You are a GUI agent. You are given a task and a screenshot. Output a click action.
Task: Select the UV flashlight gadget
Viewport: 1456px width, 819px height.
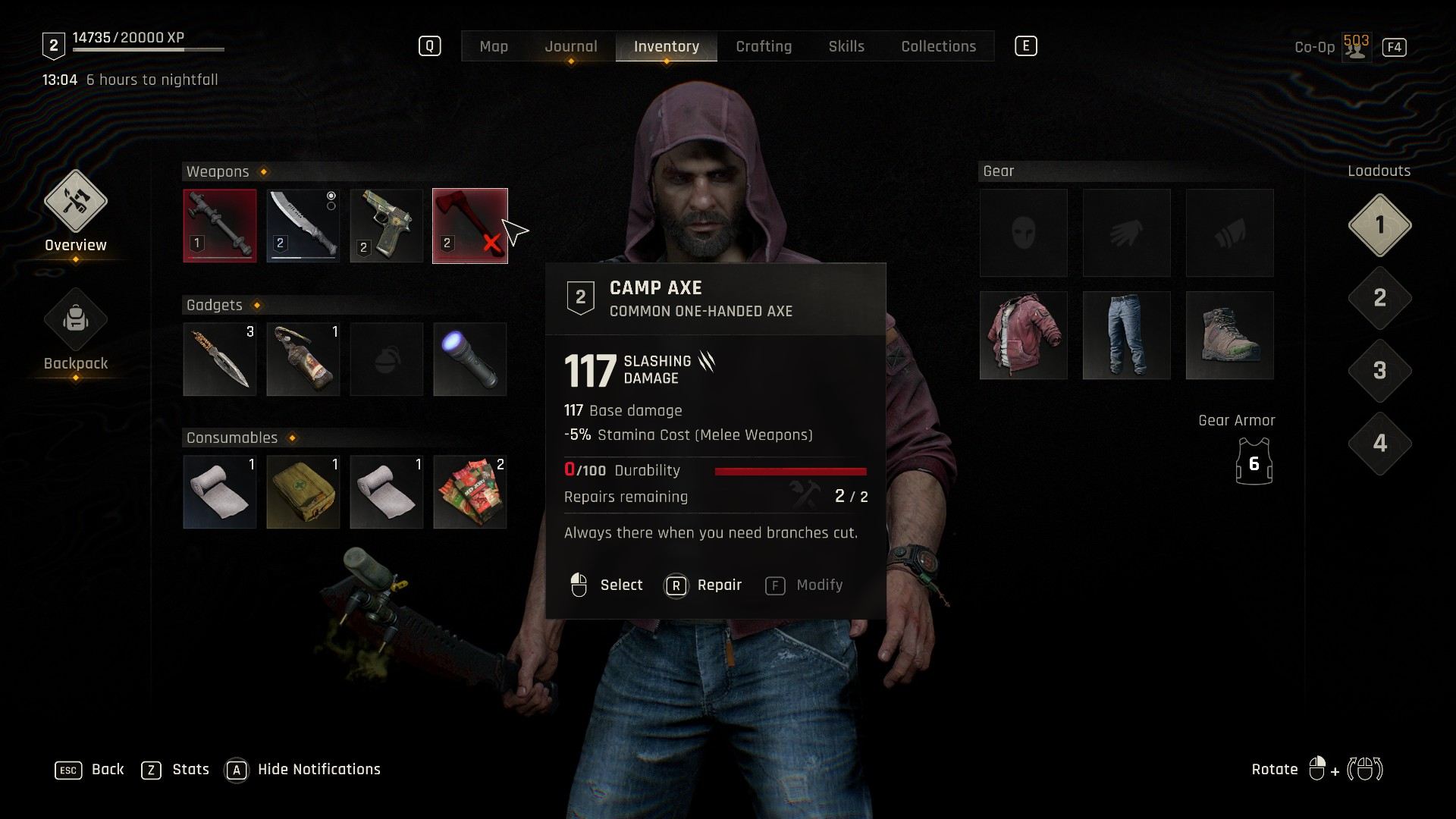click(470, 359)
